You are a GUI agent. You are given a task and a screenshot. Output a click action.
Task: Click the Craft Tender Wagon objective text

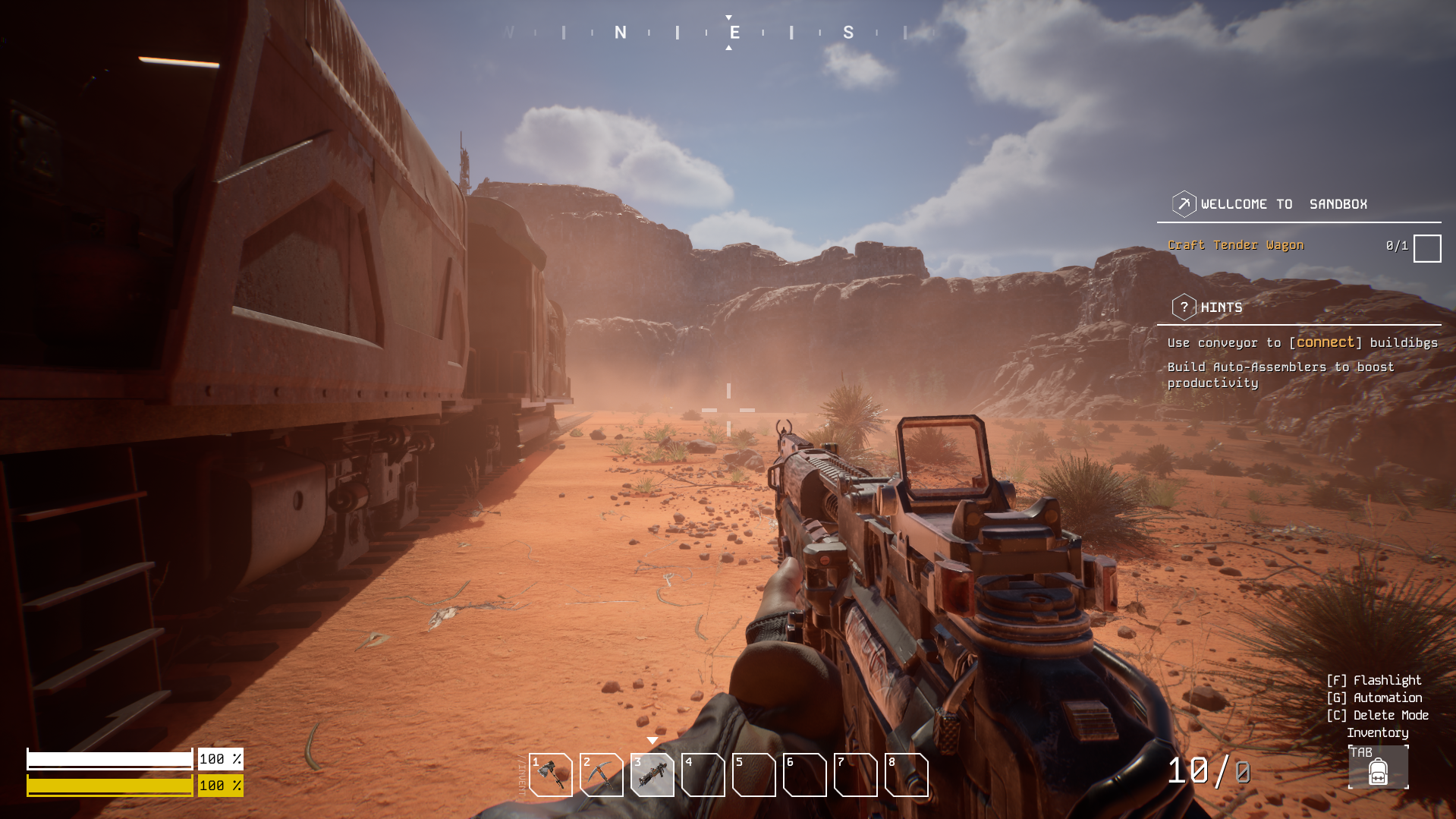pos(1235,244)
